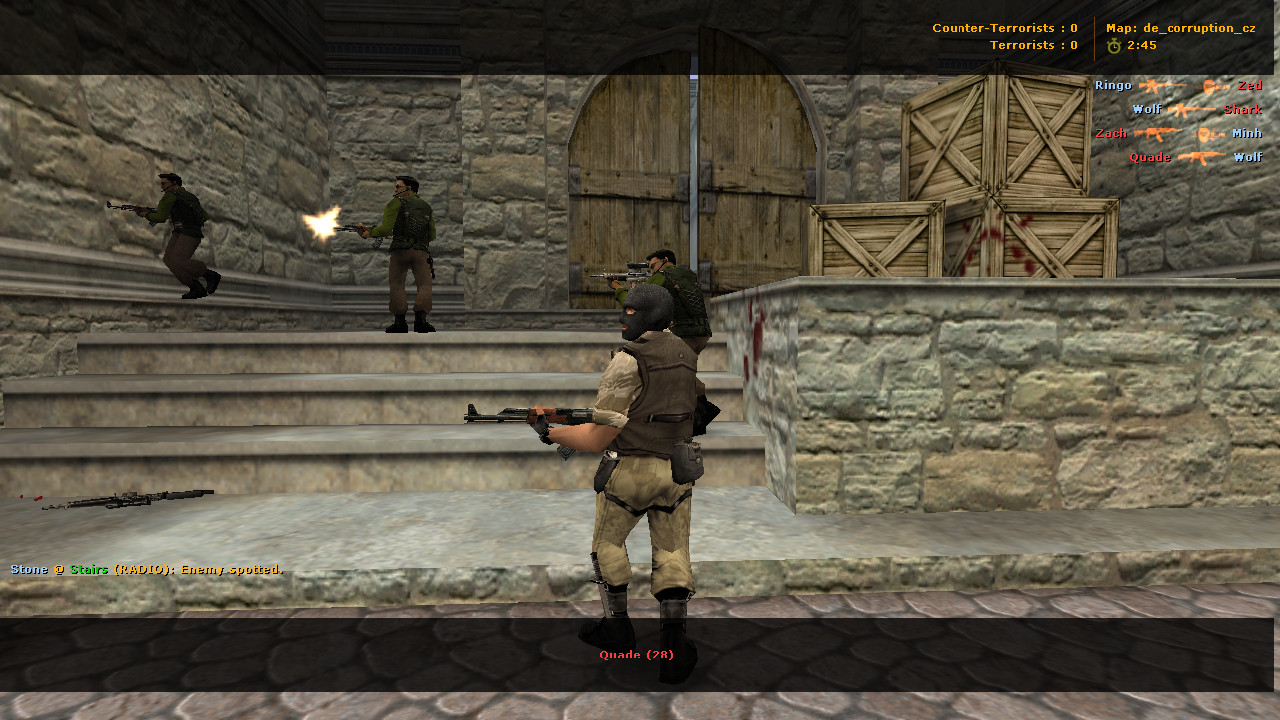The image size is (1280, 720).
Task: Click the dropped sniper rifle on the ground
Action: click(130, 496)
